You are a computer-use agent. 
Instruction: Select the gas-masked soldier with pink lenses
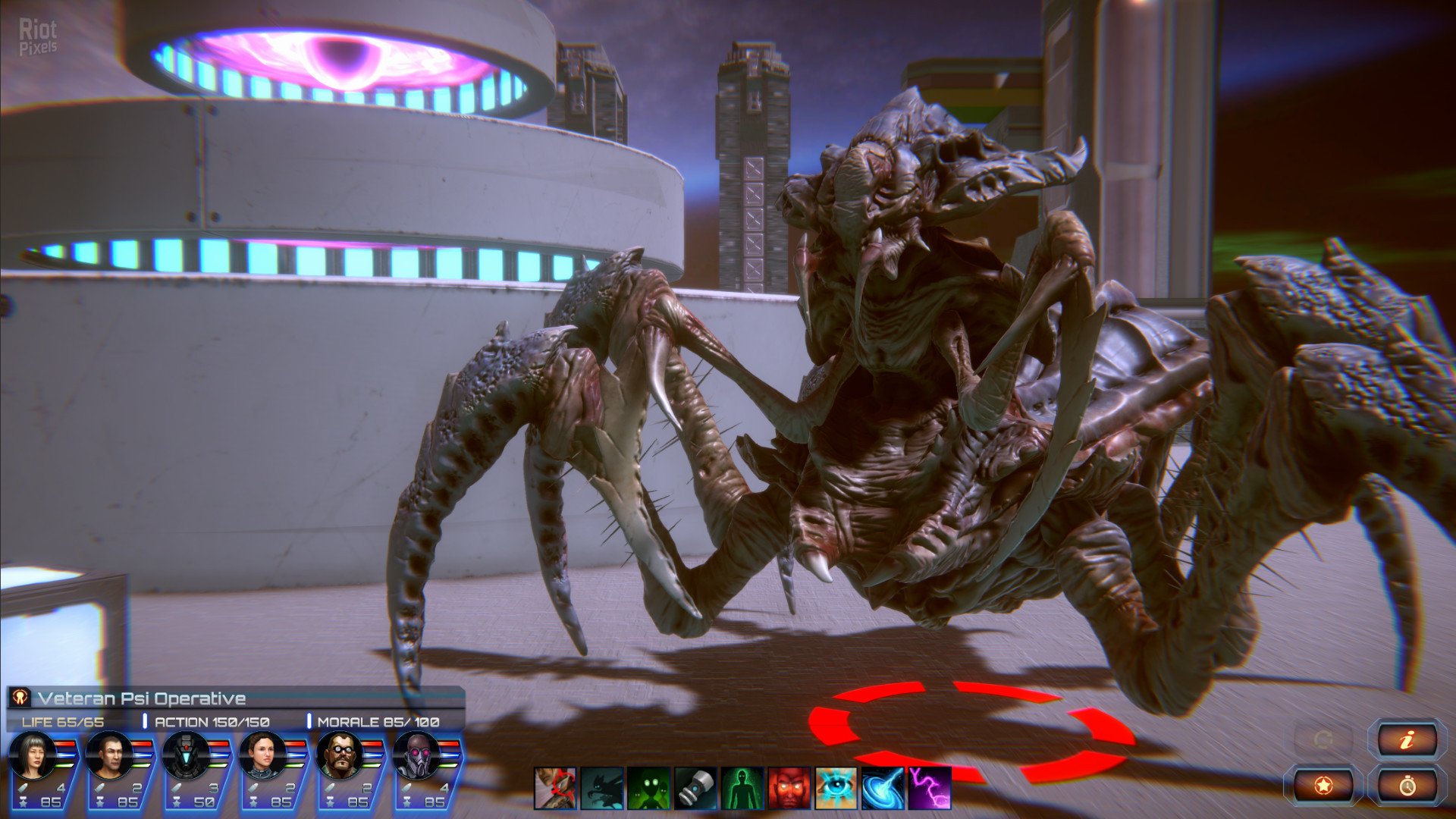click(416, 755)
